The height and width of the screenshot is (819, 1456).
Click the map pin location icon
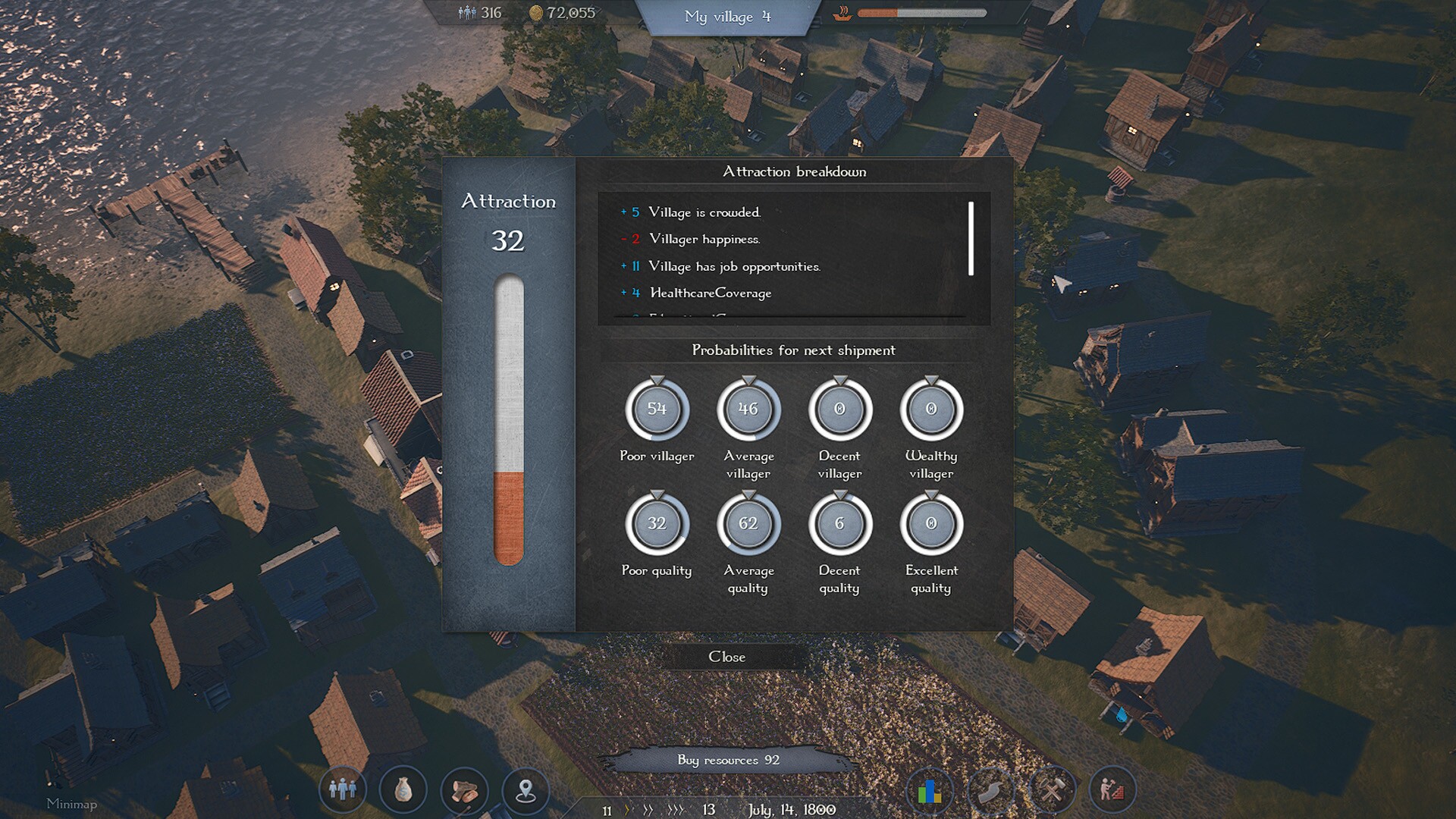[x=526, y=789]
